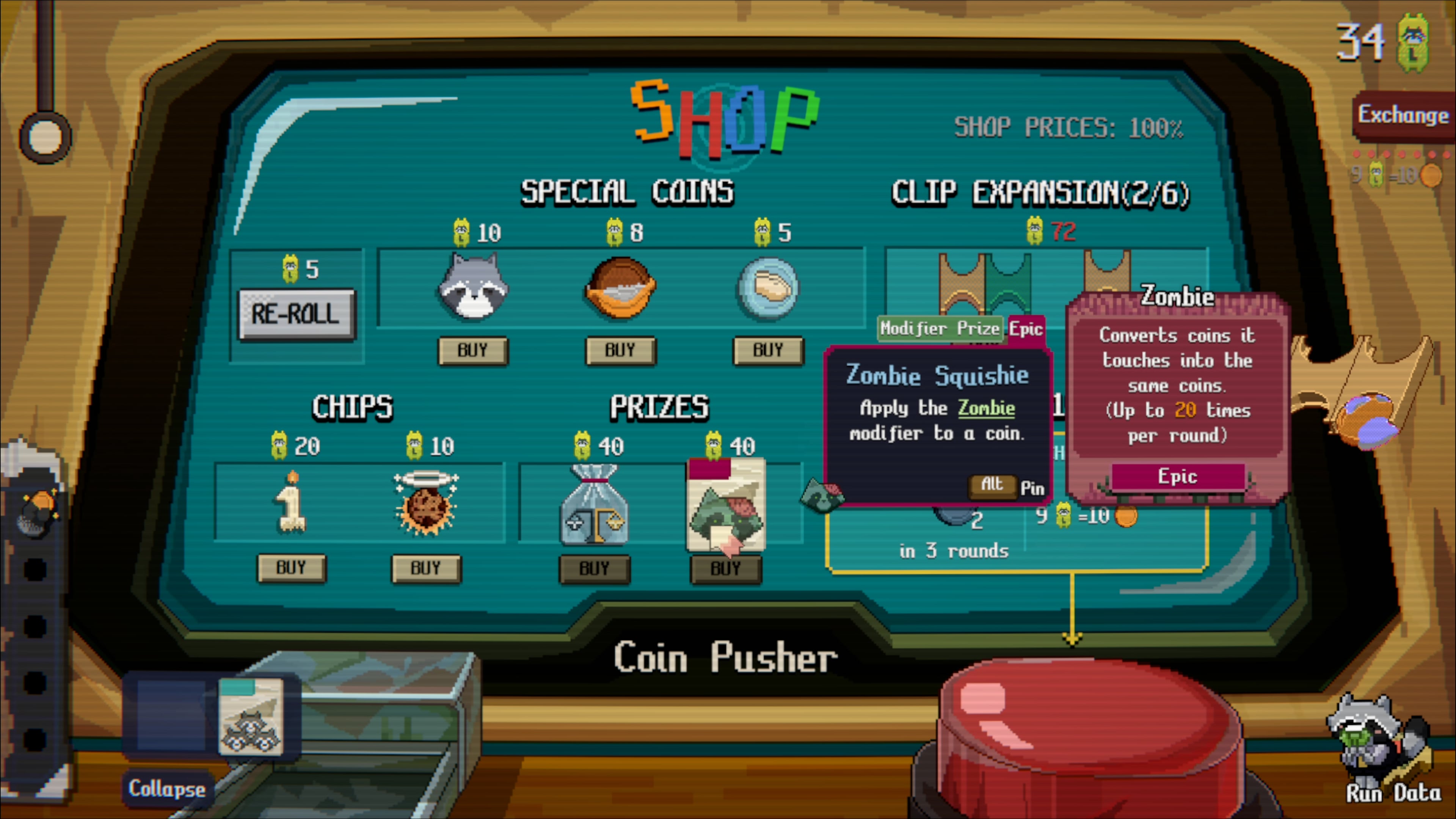Open Run Data
Image resolution: width=1456 pixels, height=819 pixels.
tap(1393, 792)
